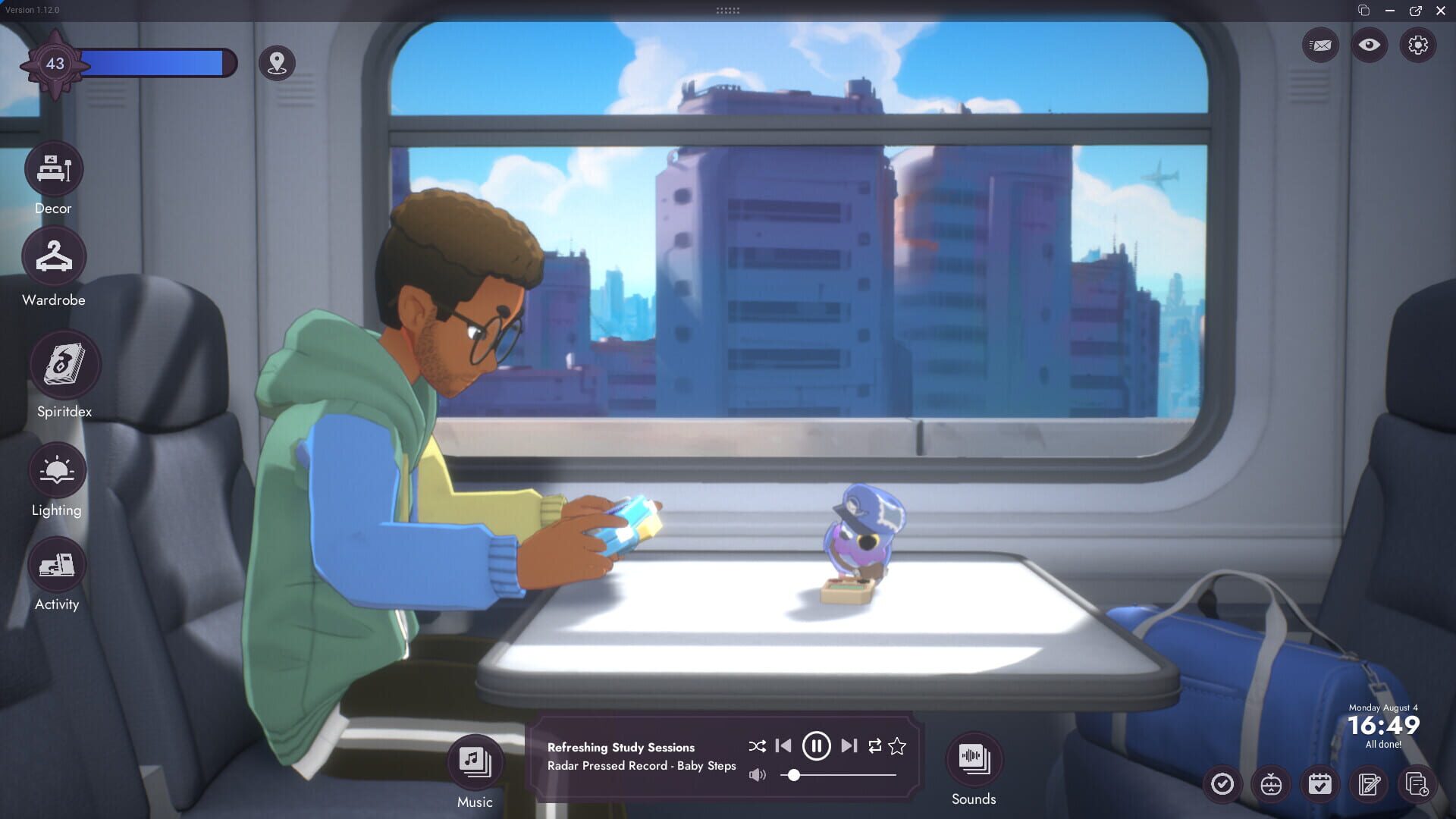Image resolution: width=1456 pixels, height=819 pixels.
Task: Favorite the track Baby Steps
Action: coord(897,746)
